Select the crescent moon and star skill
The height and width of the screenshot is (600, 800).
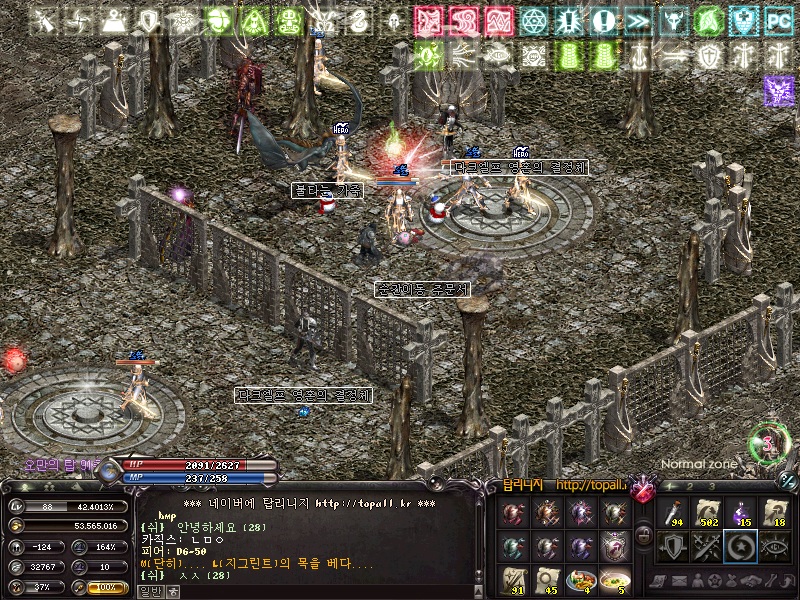pos(741,547)
